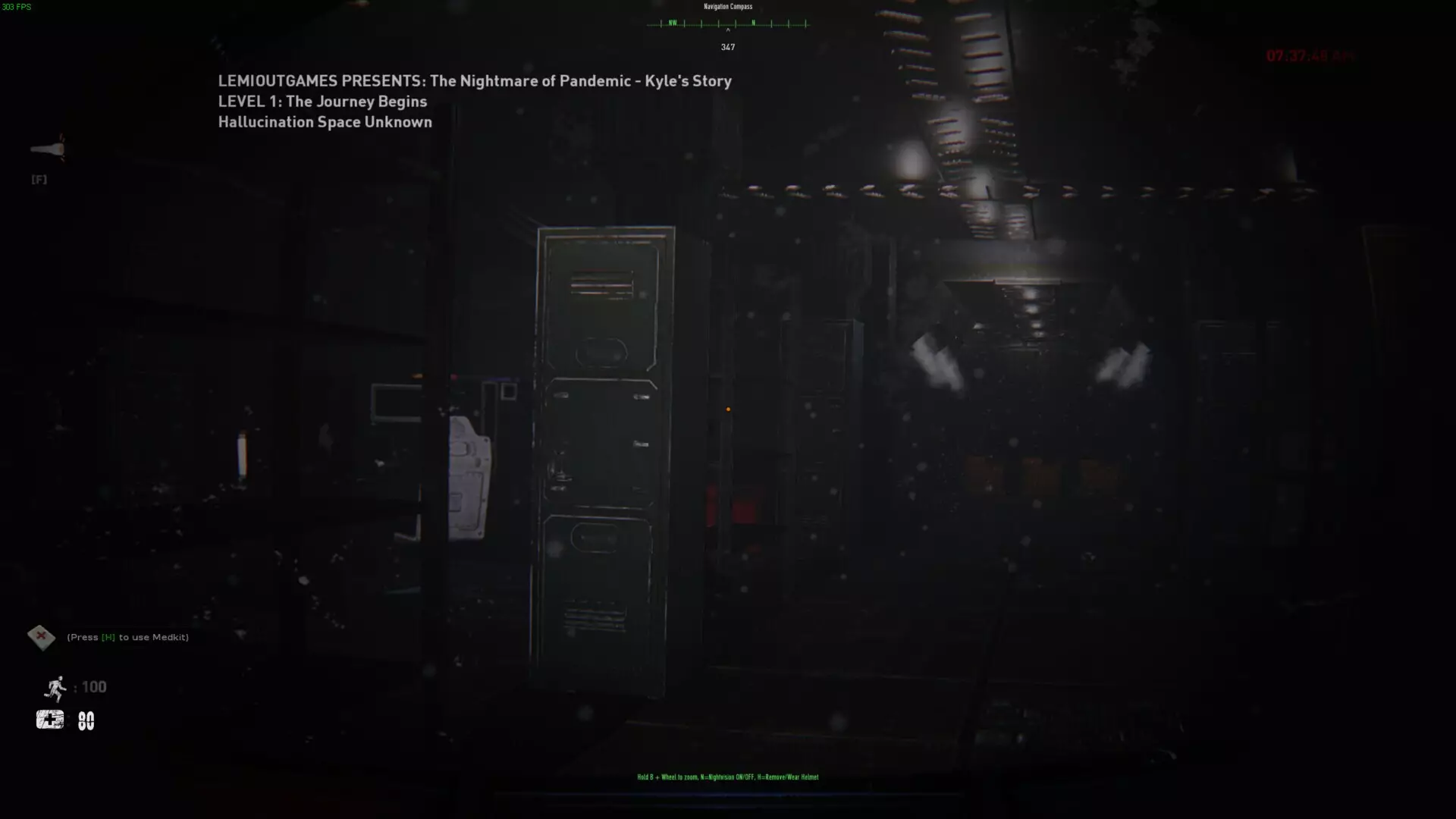1456x819 pixels.
Task: Click the [F] flashlight keybind indicator
Action: [x=38, y=180]
